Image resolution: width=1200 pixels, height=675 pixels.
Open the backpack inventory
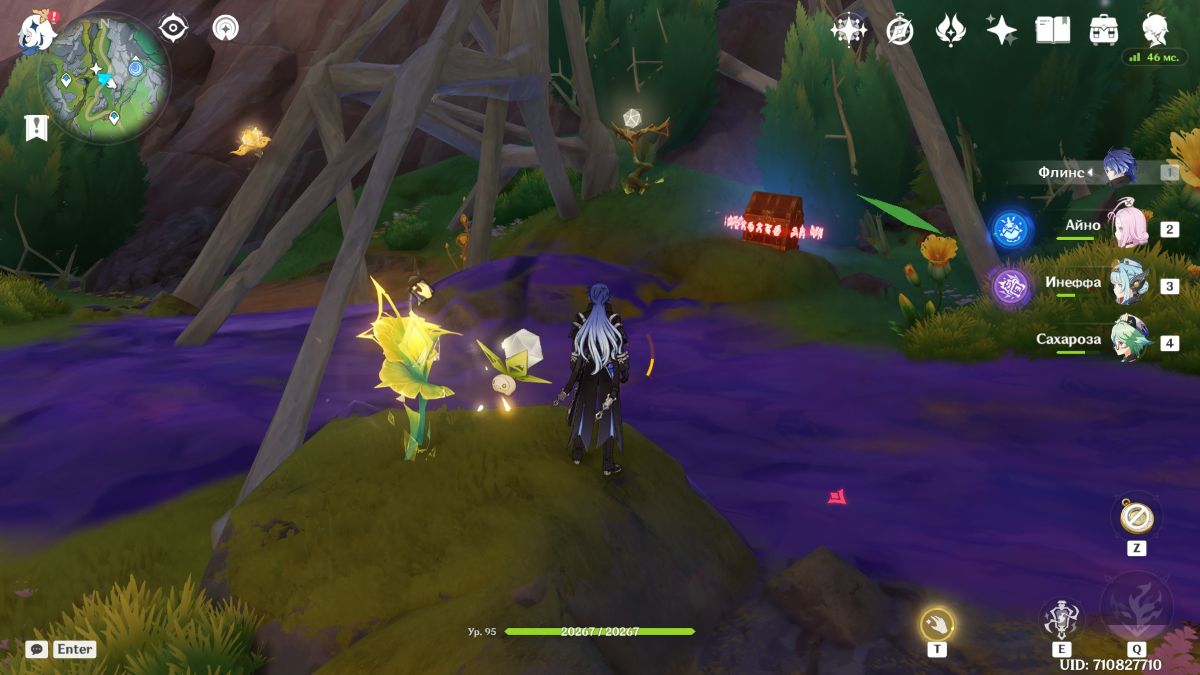coord(1104,30)
